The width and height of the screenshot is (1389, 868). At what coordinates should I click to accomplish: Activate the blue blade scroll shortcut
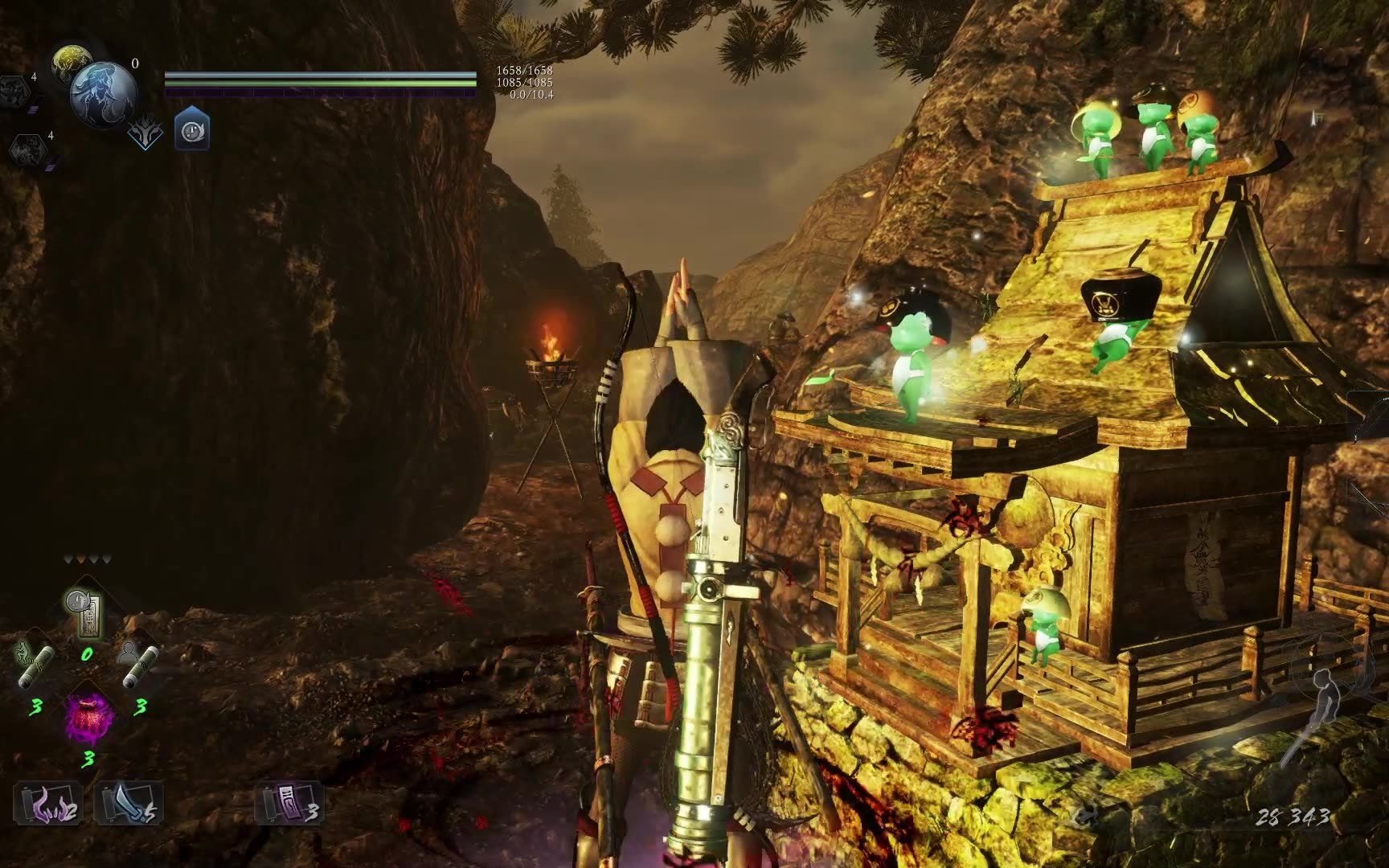(129, 803)
